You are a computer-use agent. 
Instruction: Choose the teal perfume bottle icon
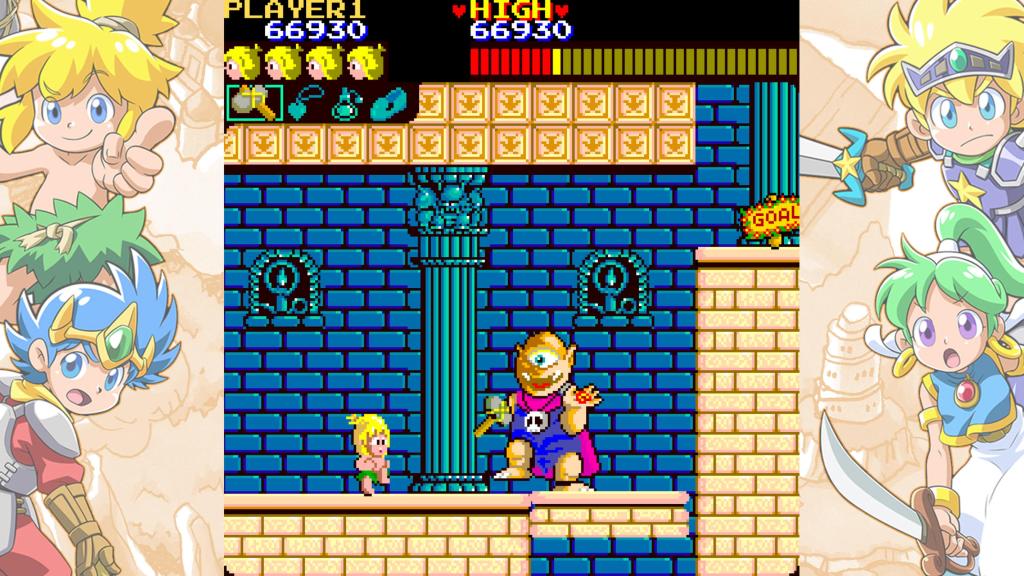click(346, 103)
